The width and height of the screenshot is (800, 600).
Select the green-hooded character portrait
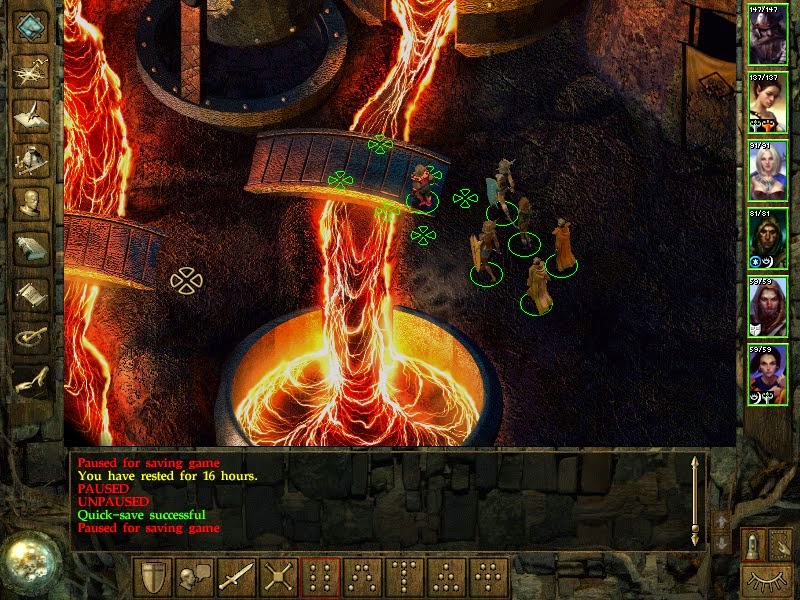click(x=768, y=236)
